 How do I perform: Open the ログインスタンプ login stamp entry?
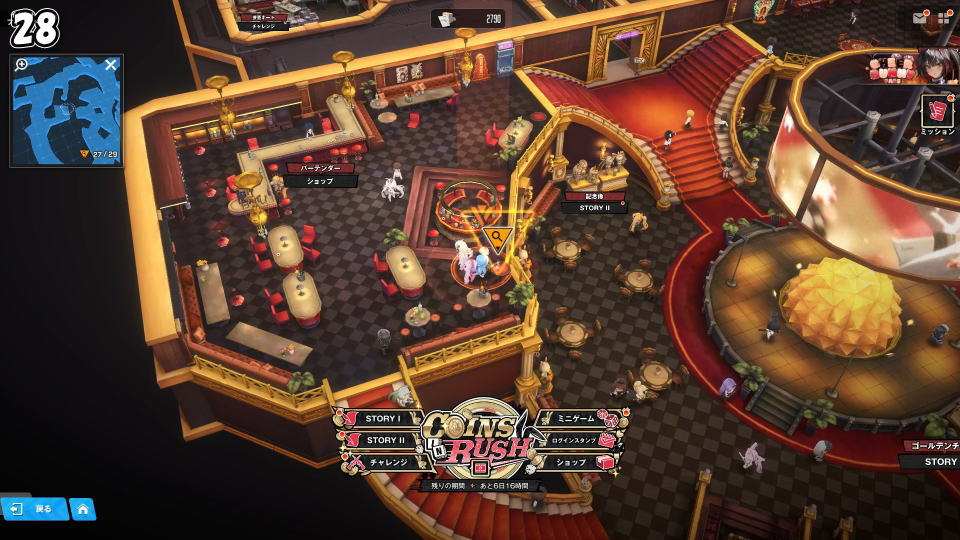tap(577, 440)
